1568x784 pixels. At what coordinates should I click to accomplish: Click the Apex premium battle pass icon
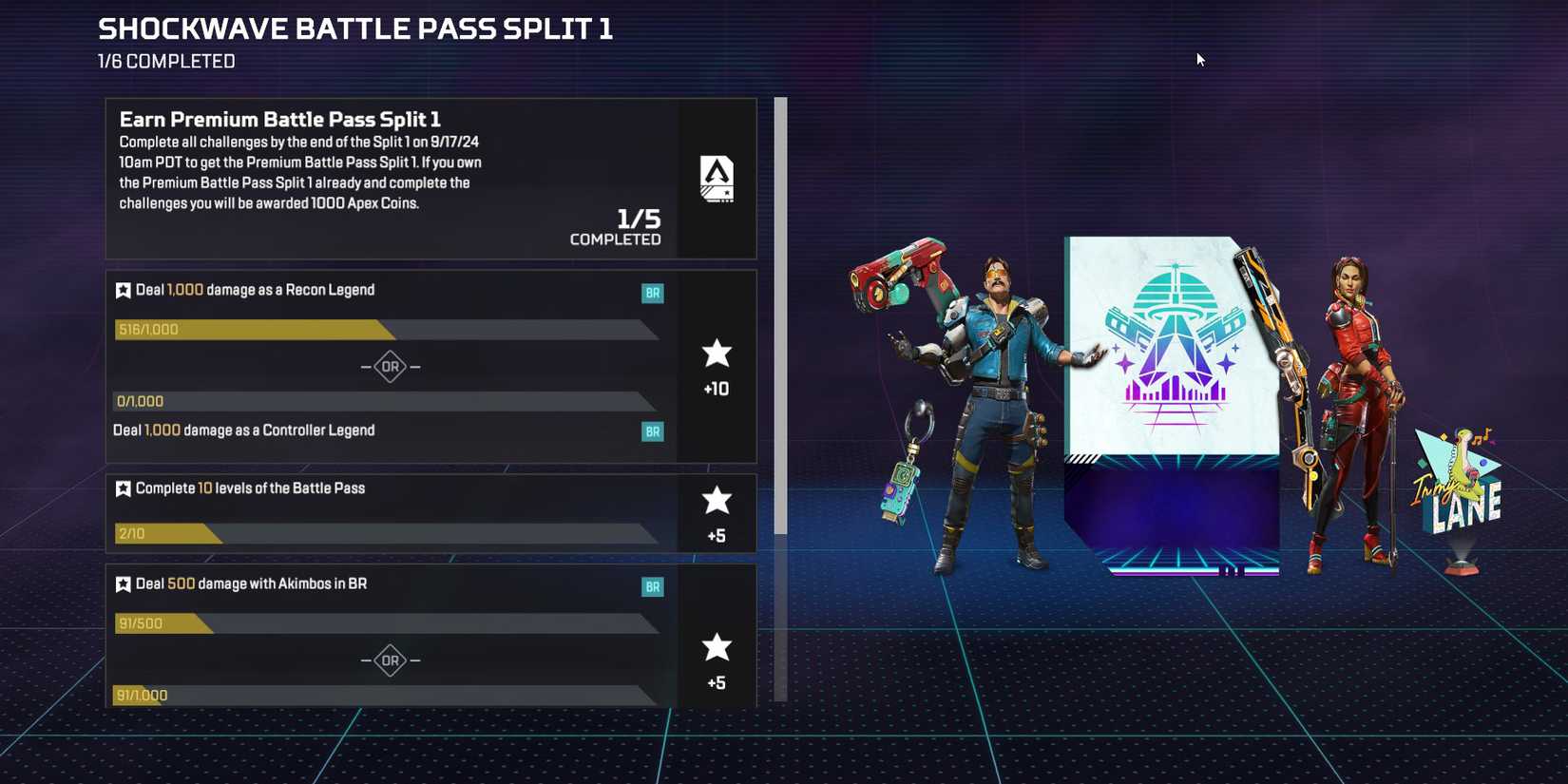(717, 179)
